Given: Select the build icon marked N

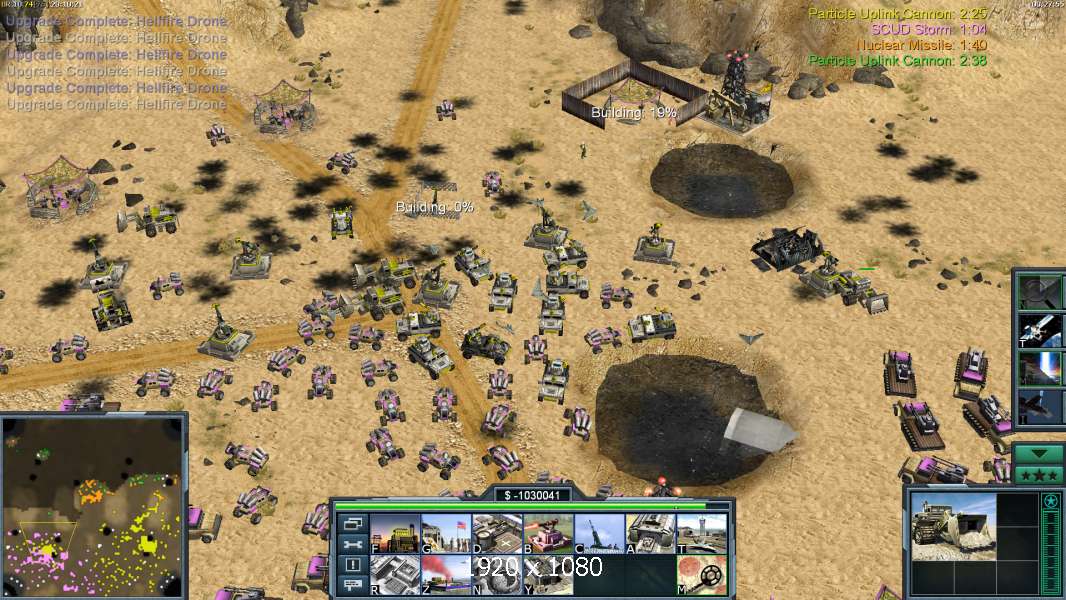Looking at the screenshot, I should click(x=496, y=575).
